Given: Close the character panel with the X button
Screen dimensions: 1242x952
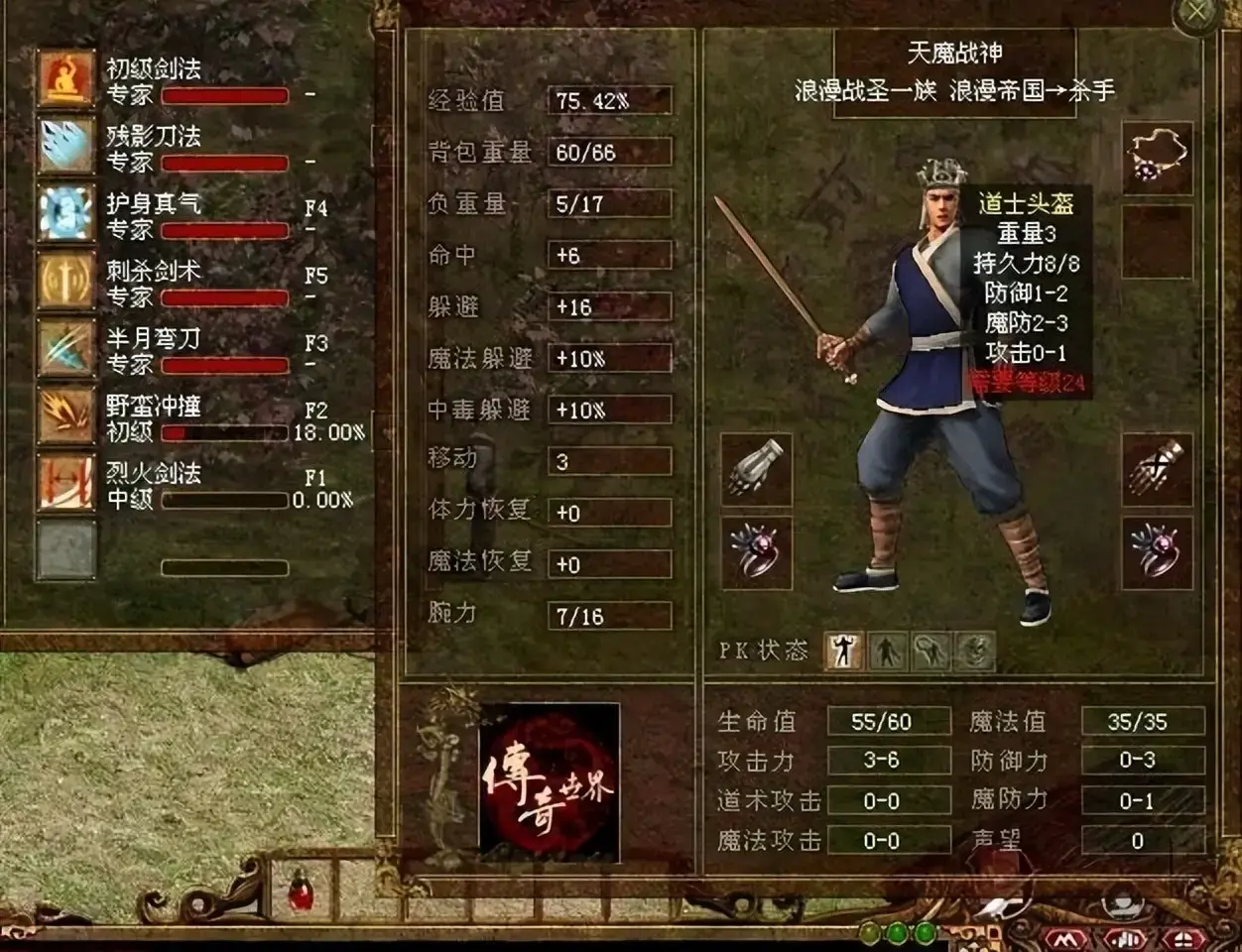Looking at the screenshot, I should (x=1199, y=14).
